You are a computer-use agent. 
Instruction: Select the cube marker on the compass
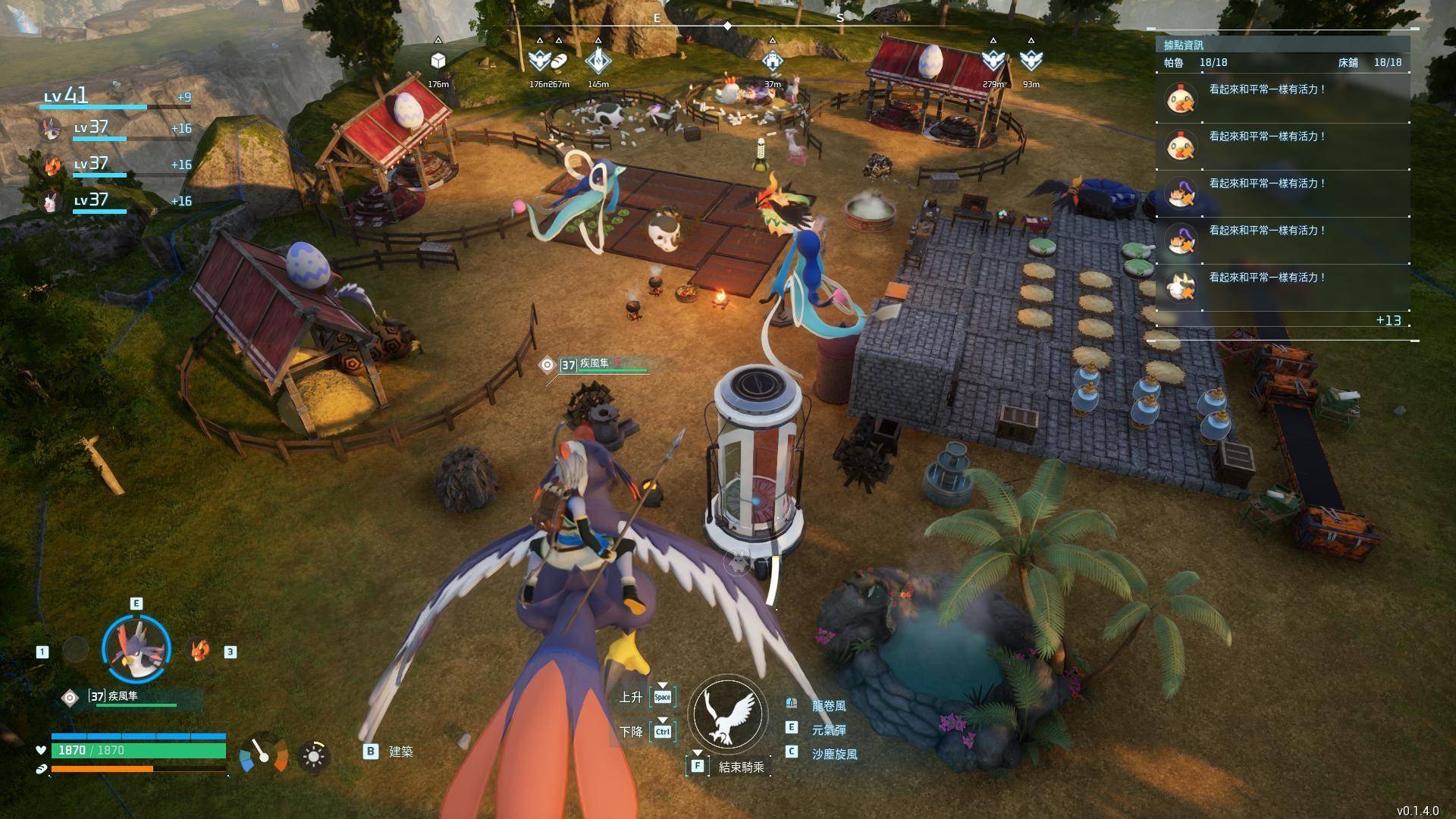tap(438, 61)
